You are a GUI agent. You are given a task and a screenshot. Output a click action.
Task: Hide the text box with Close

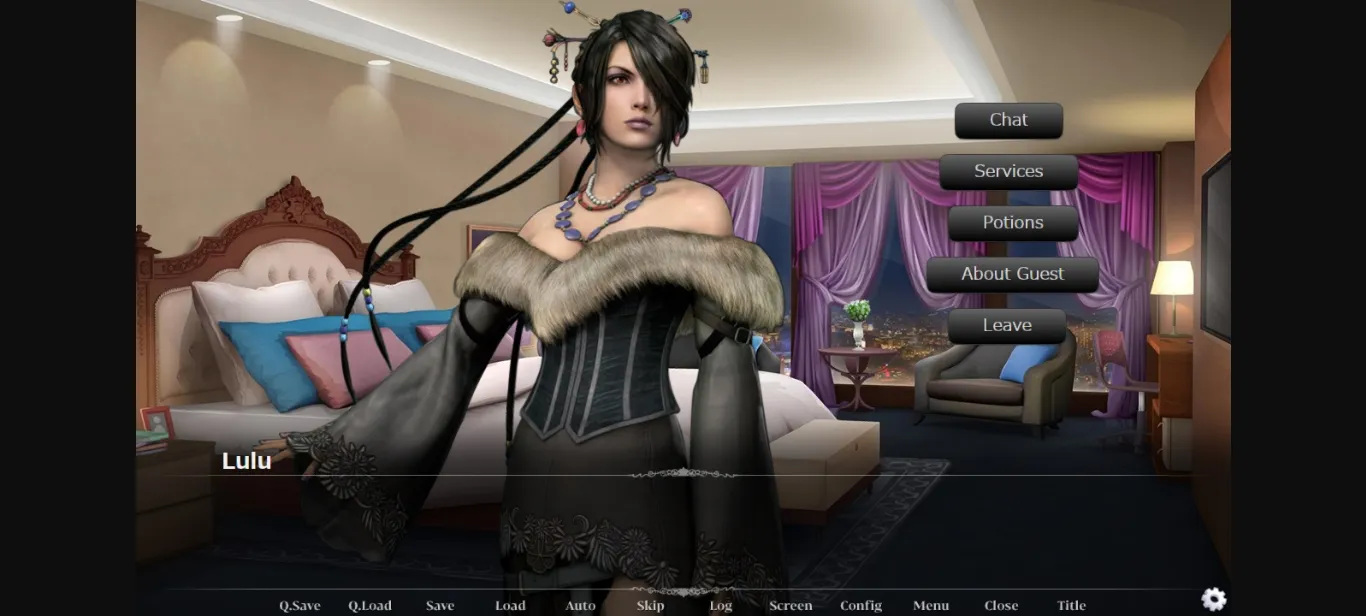point(1001,605)
